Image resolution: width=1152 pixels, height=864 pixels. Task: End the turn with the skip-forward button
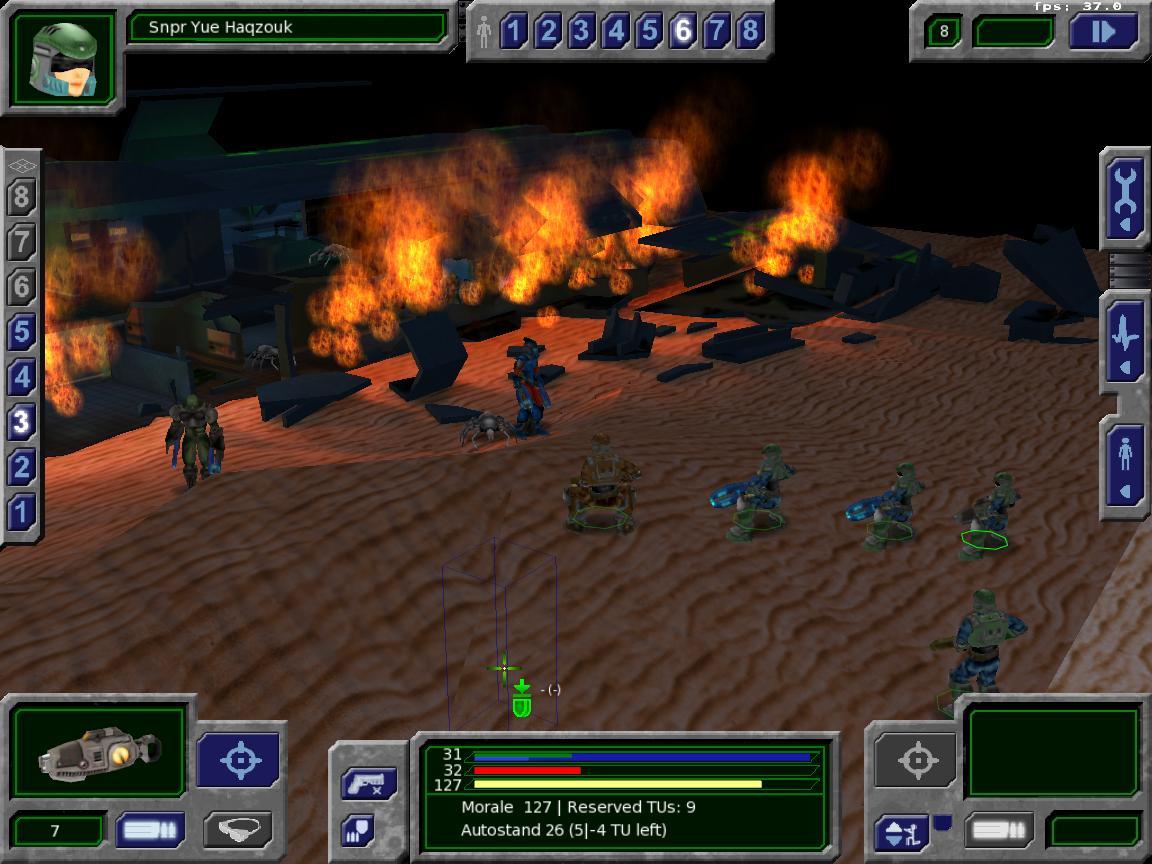[1103, 32]
